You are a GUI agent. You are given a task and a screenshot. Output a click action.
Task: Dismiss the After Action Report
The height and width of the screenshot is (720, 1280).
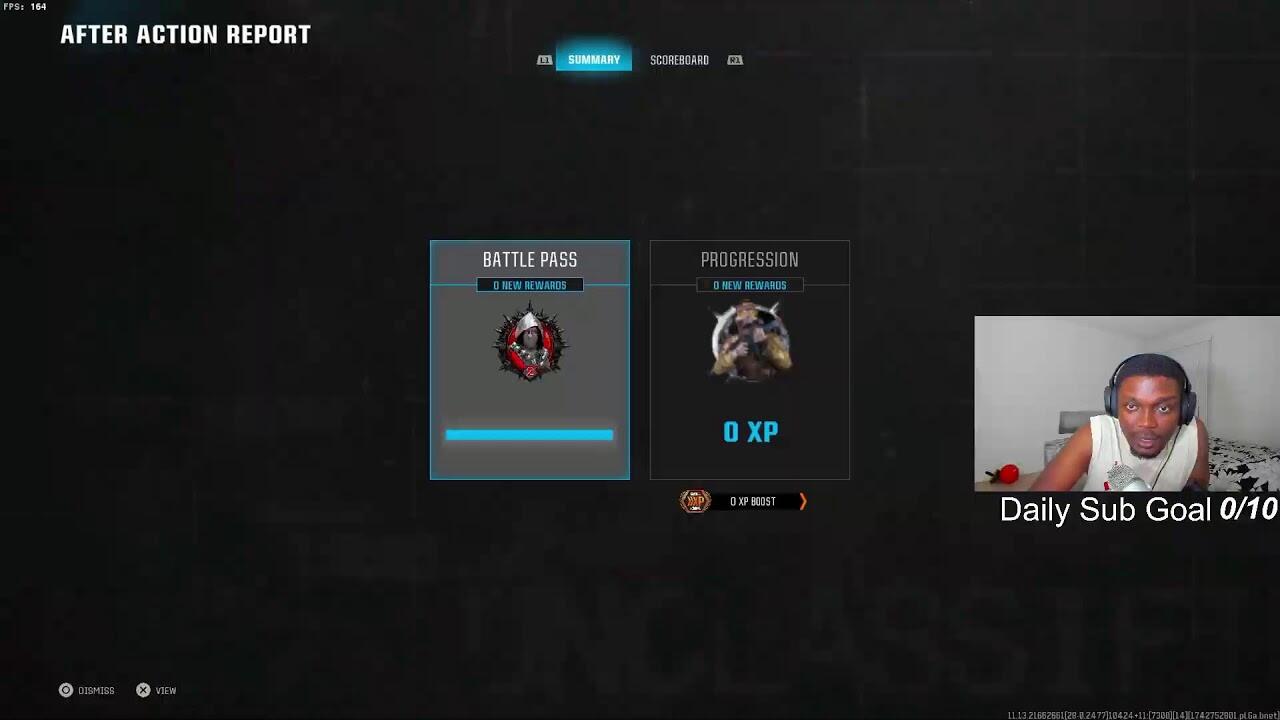87,690
